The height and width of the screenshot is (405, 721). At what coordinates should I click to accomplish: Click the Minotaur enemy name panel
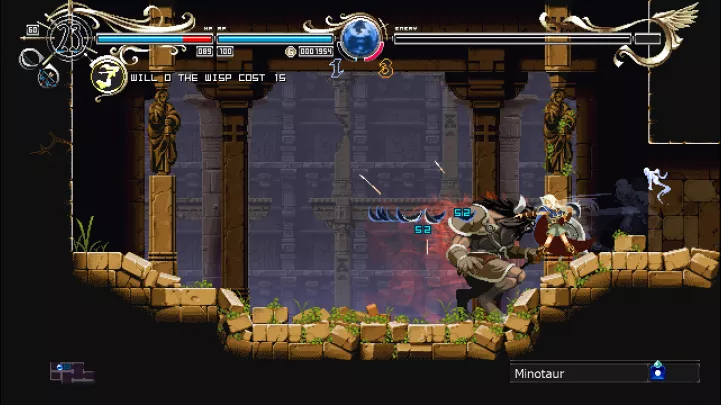(577, 373)
